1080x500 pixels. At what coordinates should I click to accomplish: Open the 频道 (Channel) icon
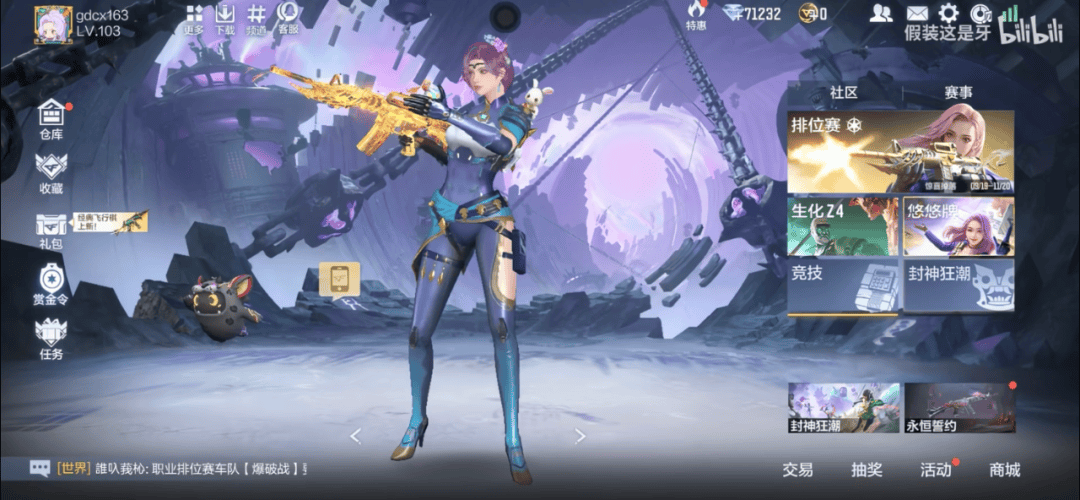[257, 18]
